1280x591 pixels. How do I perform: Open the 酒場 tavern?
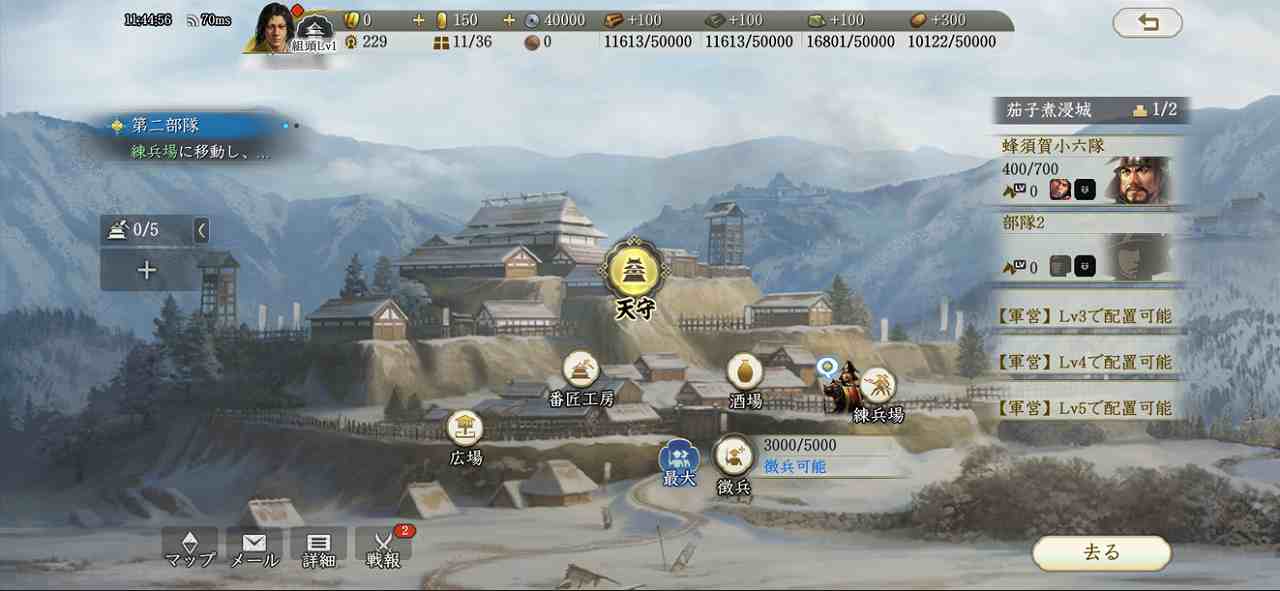coord(745,372)
